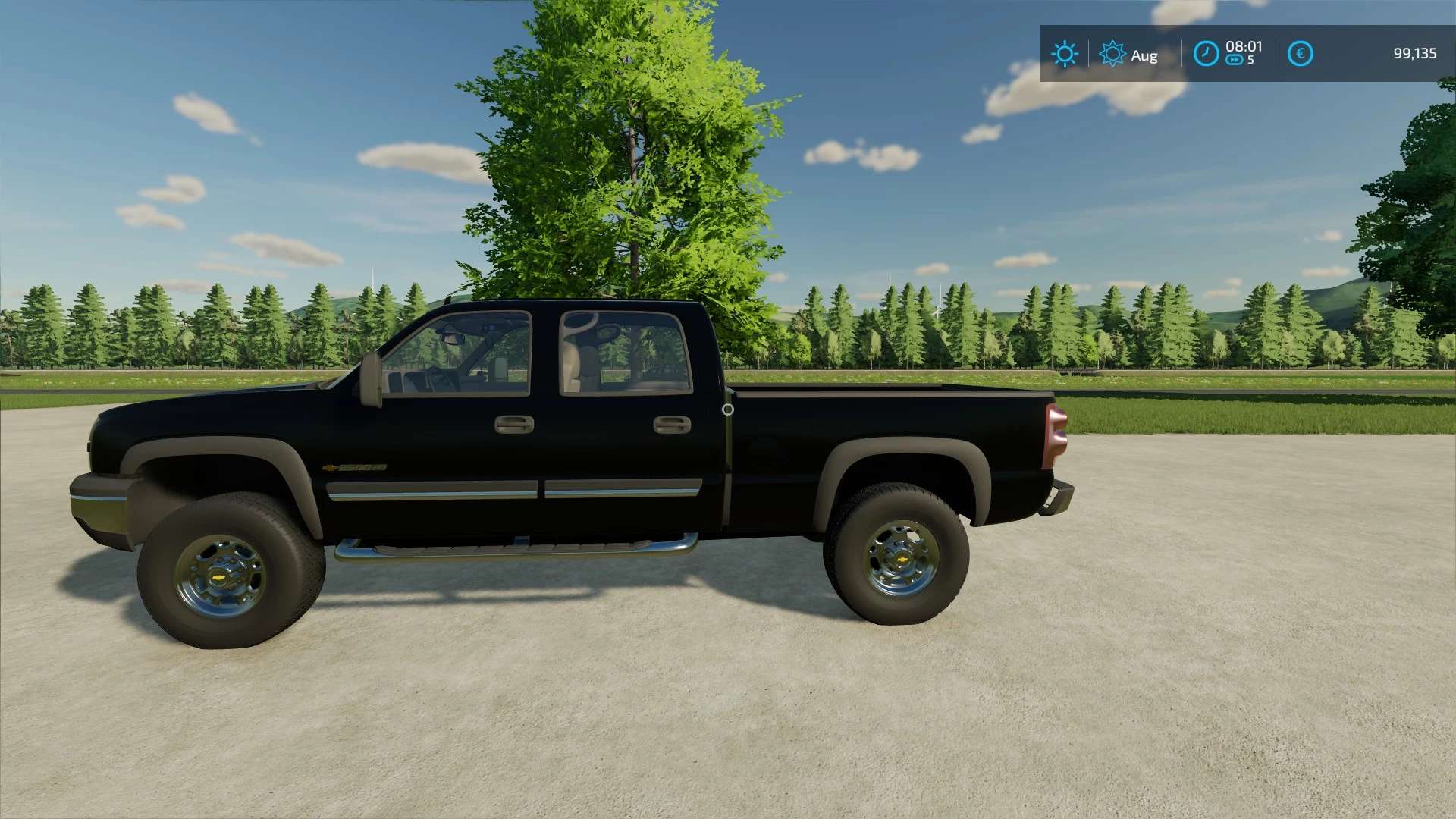This screenshot has width=1456, height=819.
Task: Select the season icon beside Aug
Action: tap(1112, 54)
